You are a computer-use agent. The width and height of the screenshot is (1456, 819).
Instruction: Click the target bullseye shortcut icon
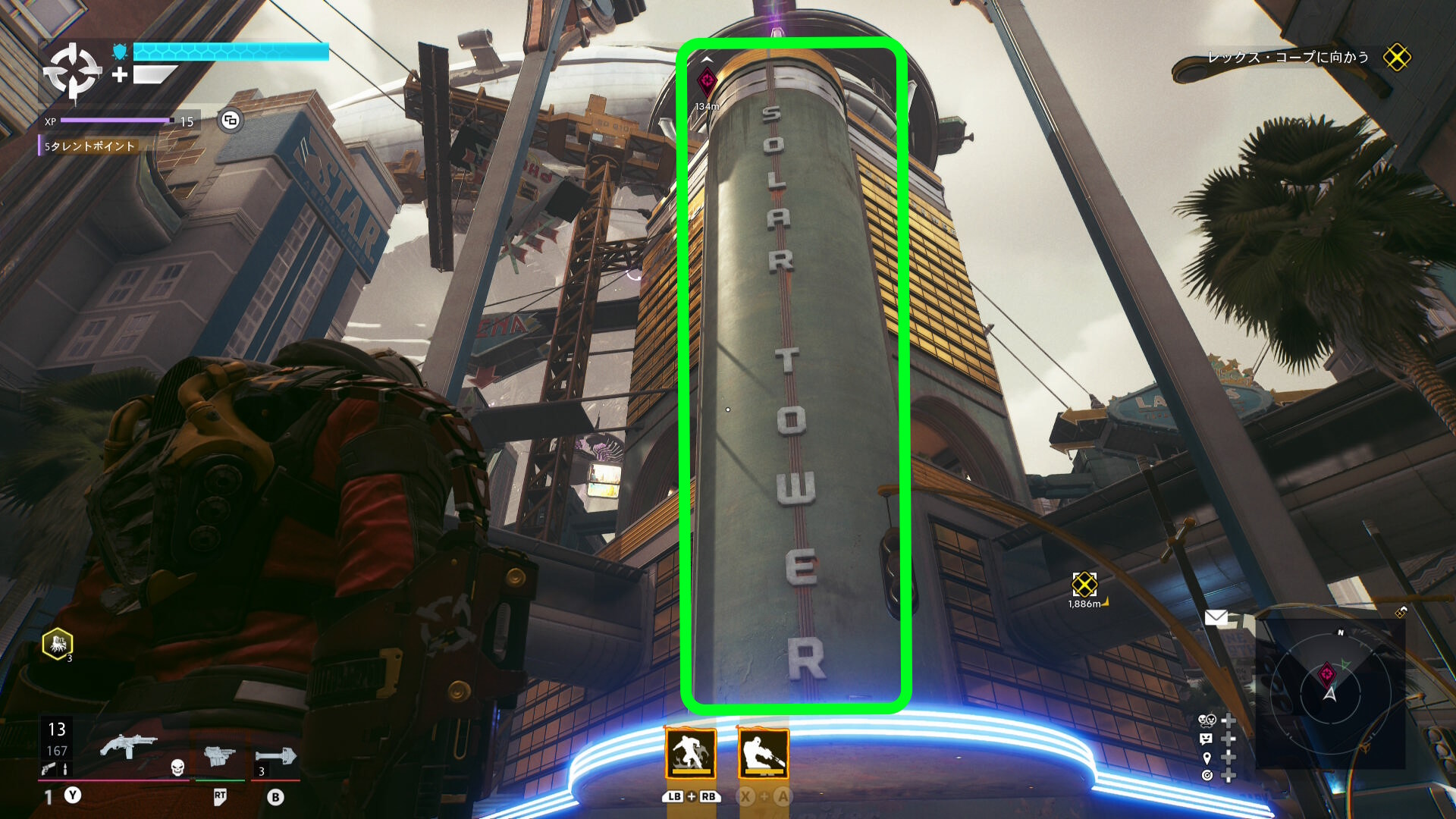click(1207, 776)
